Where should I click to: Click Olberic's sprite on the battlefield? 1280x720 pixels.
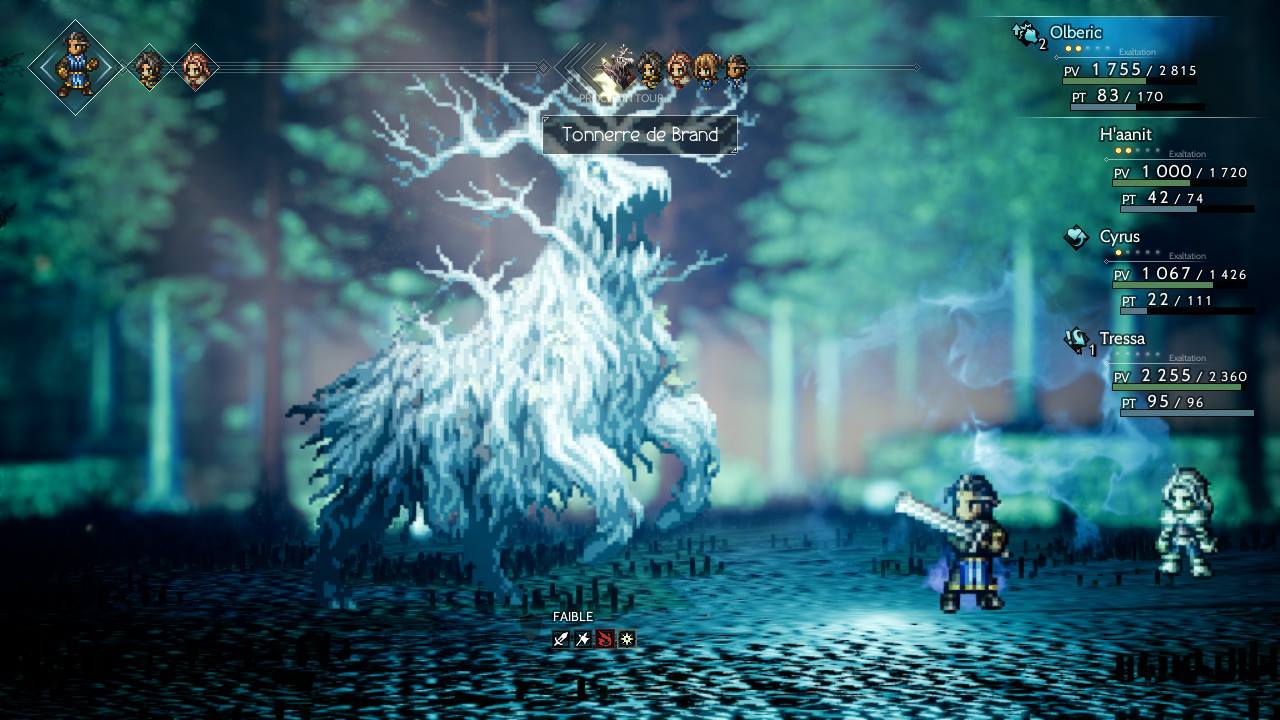pos(975,545)
